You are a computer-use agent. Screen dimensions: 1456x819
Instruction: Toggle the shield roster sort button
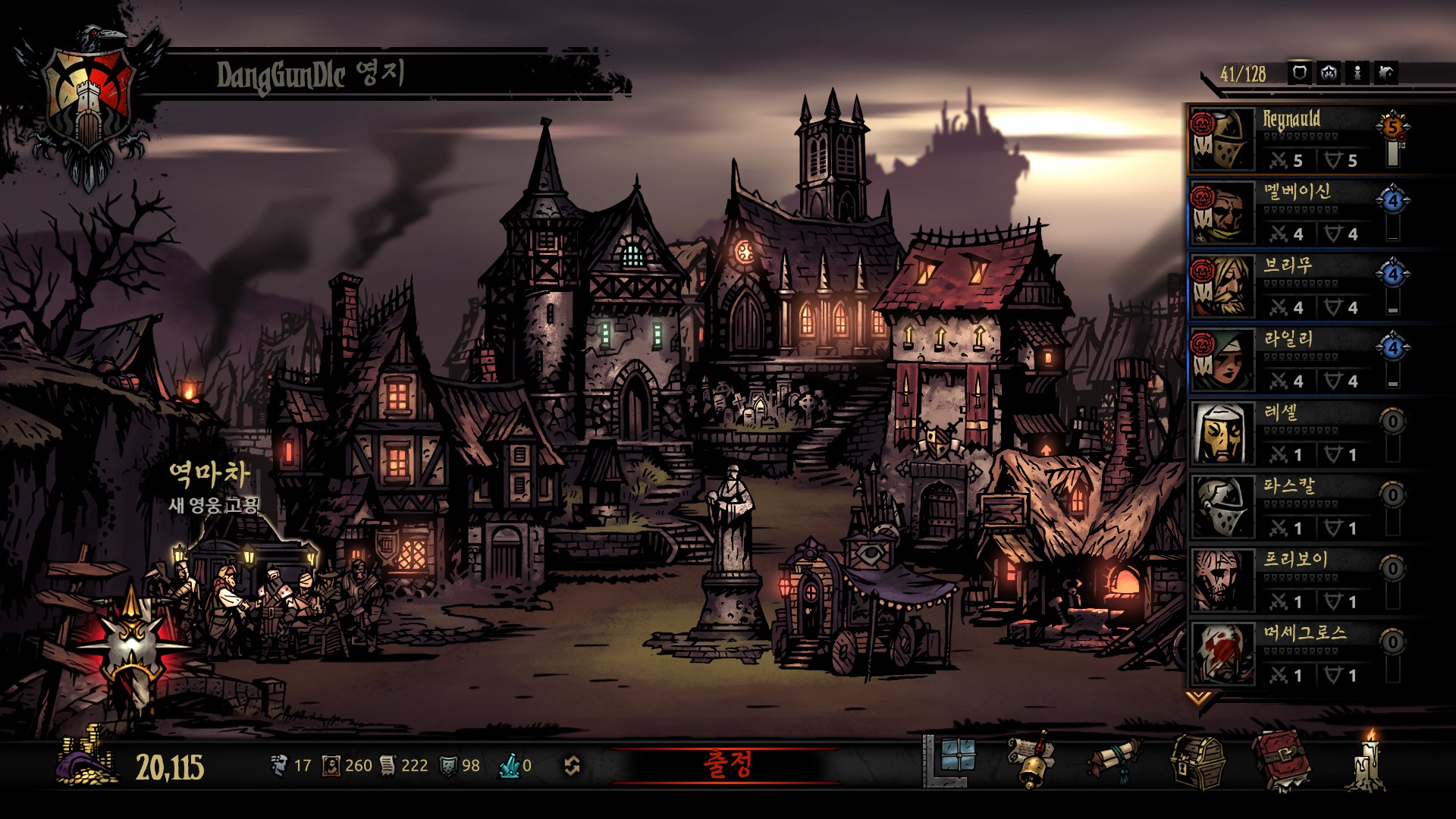pos(1300,74)
